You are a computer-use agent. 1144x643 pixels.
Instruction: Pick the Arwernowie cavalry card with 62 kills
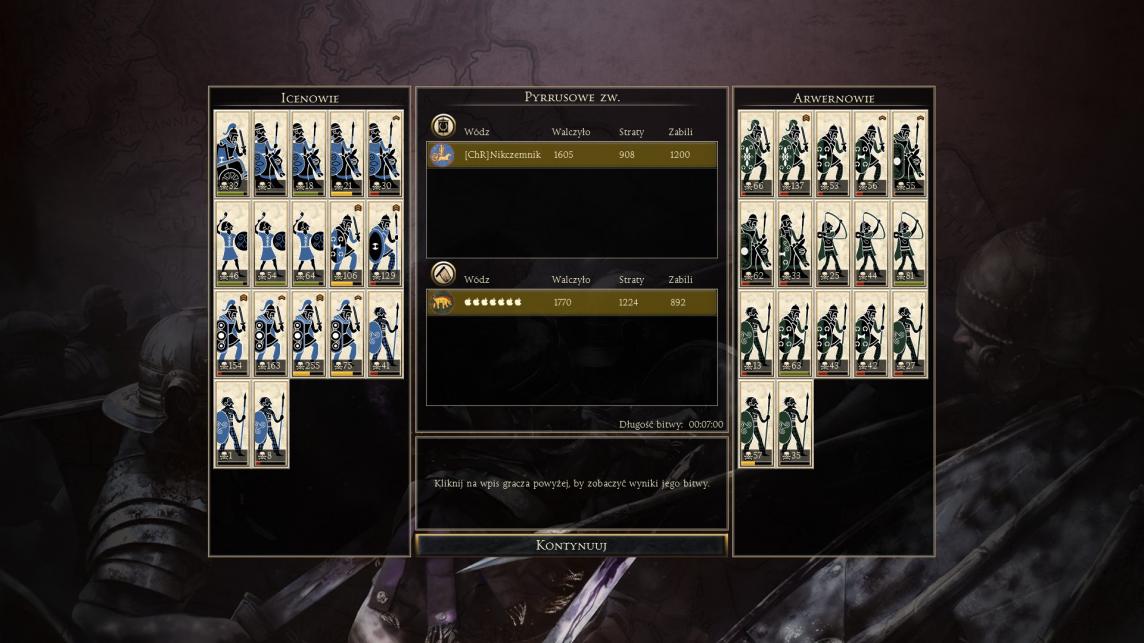click(756, 244)
